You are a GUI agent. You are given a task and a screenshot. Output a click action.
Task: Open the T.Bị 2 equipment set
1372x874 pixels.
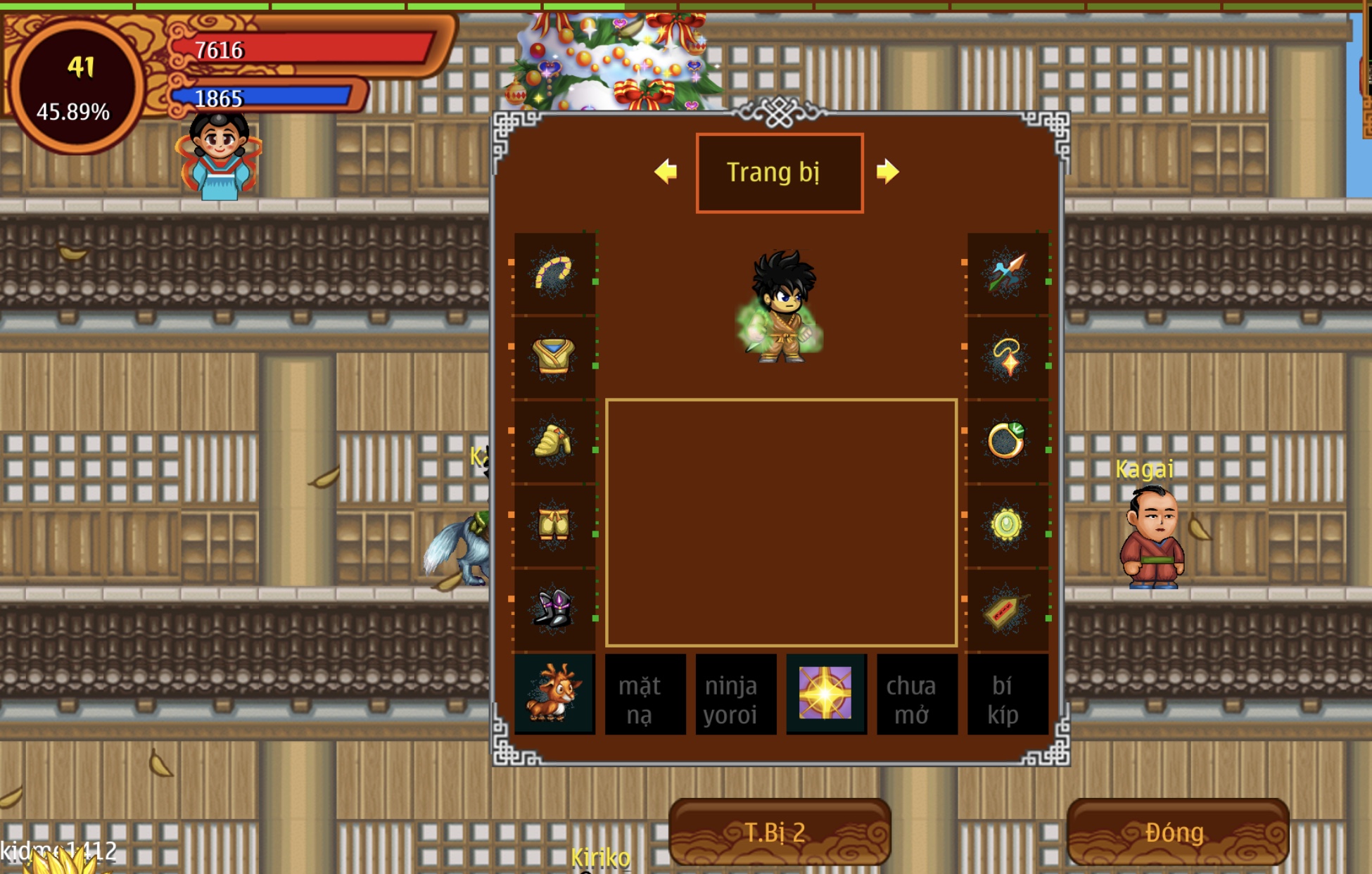point(780,832)
